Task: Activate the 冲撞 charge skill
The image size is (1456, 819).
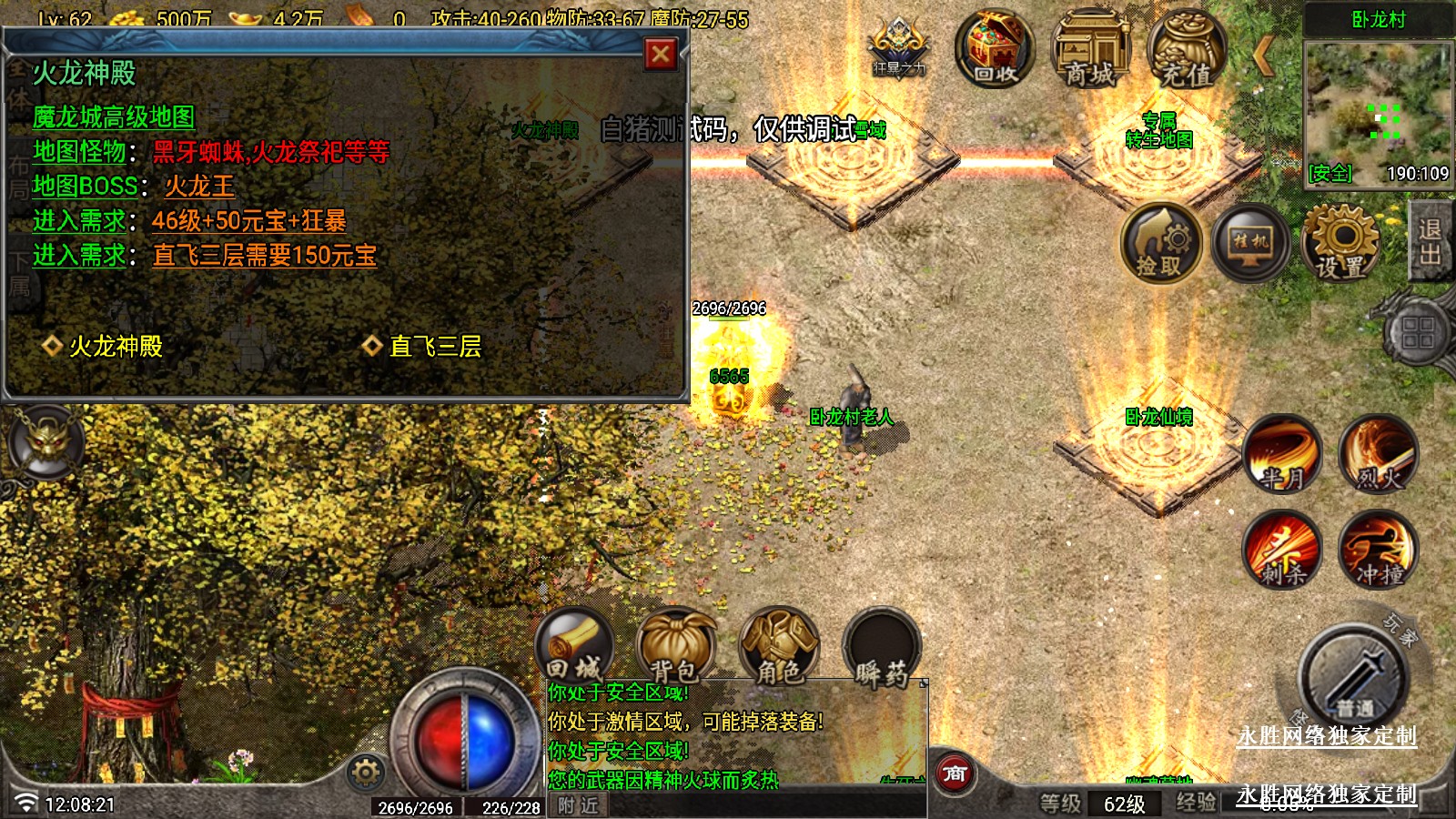Action: coord(1379,549)
